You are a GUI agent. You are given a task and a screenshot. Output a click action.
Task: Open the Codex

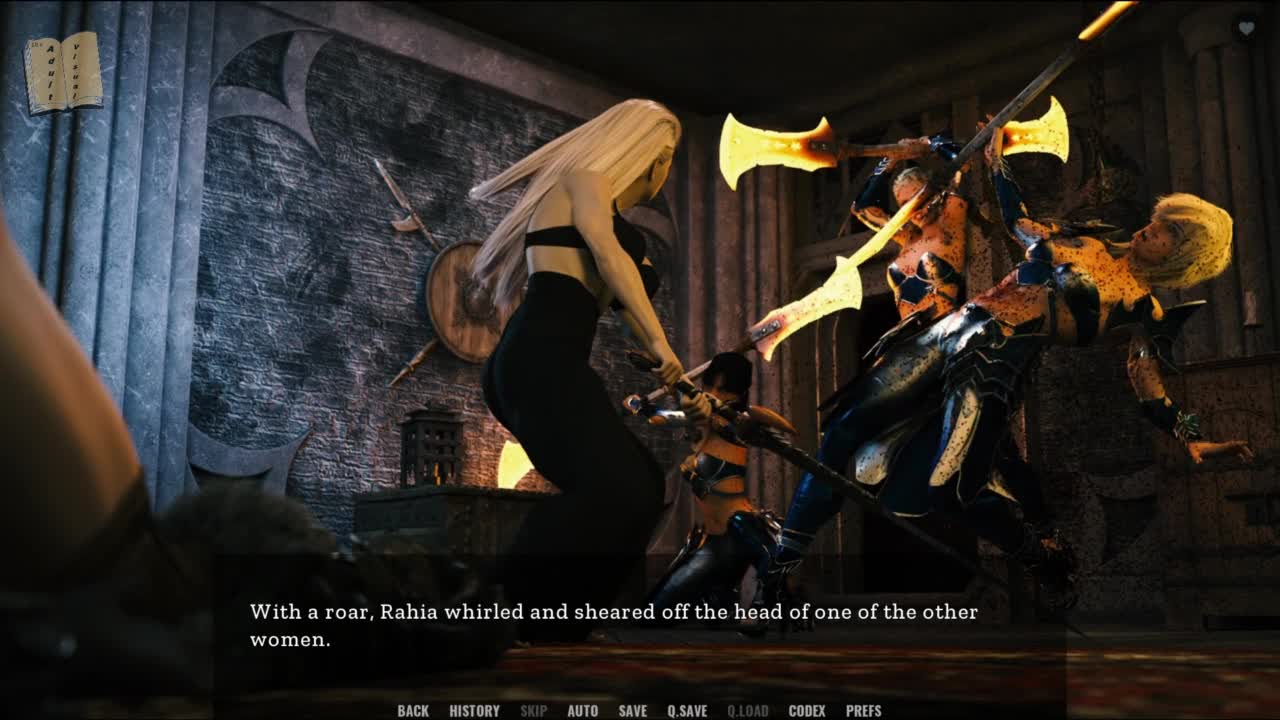(807, 711)
